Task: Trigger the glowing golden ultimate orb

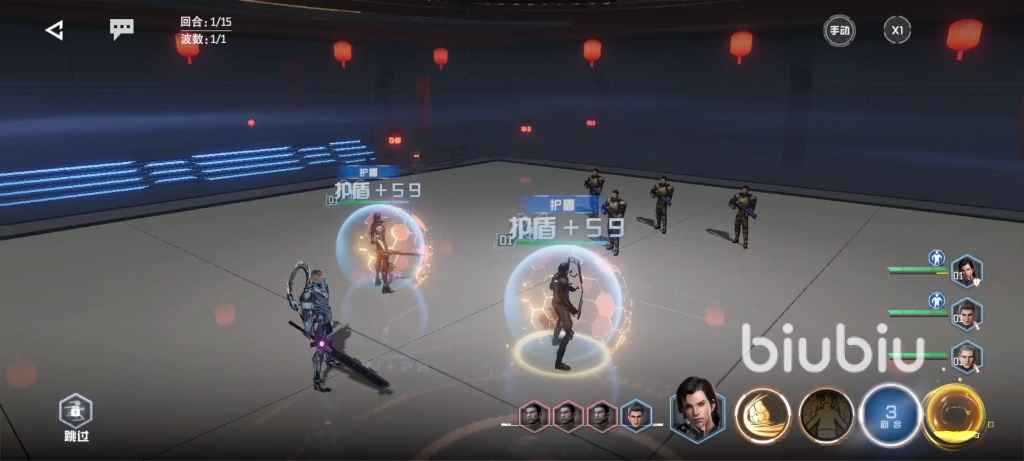Action: [954, 414]
